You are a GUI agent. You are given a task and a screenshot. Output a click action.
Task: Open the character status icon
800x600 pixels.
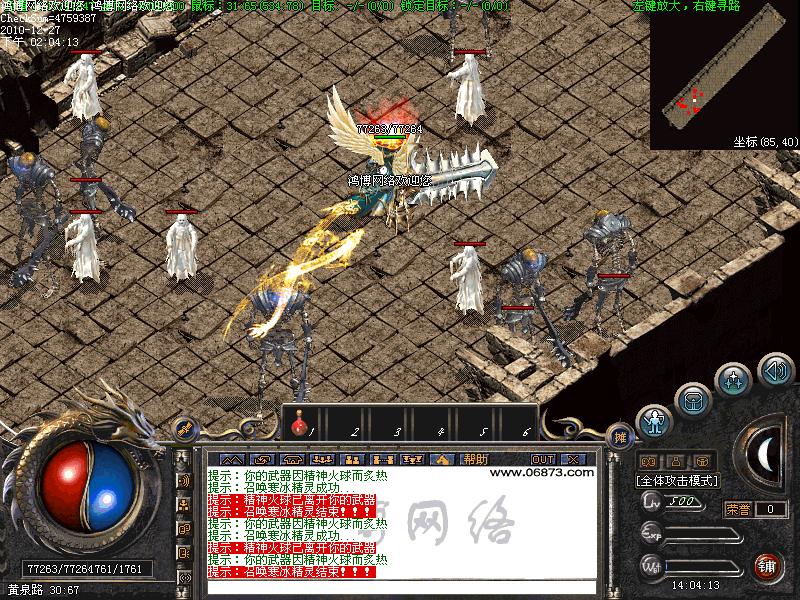(655, 420)
